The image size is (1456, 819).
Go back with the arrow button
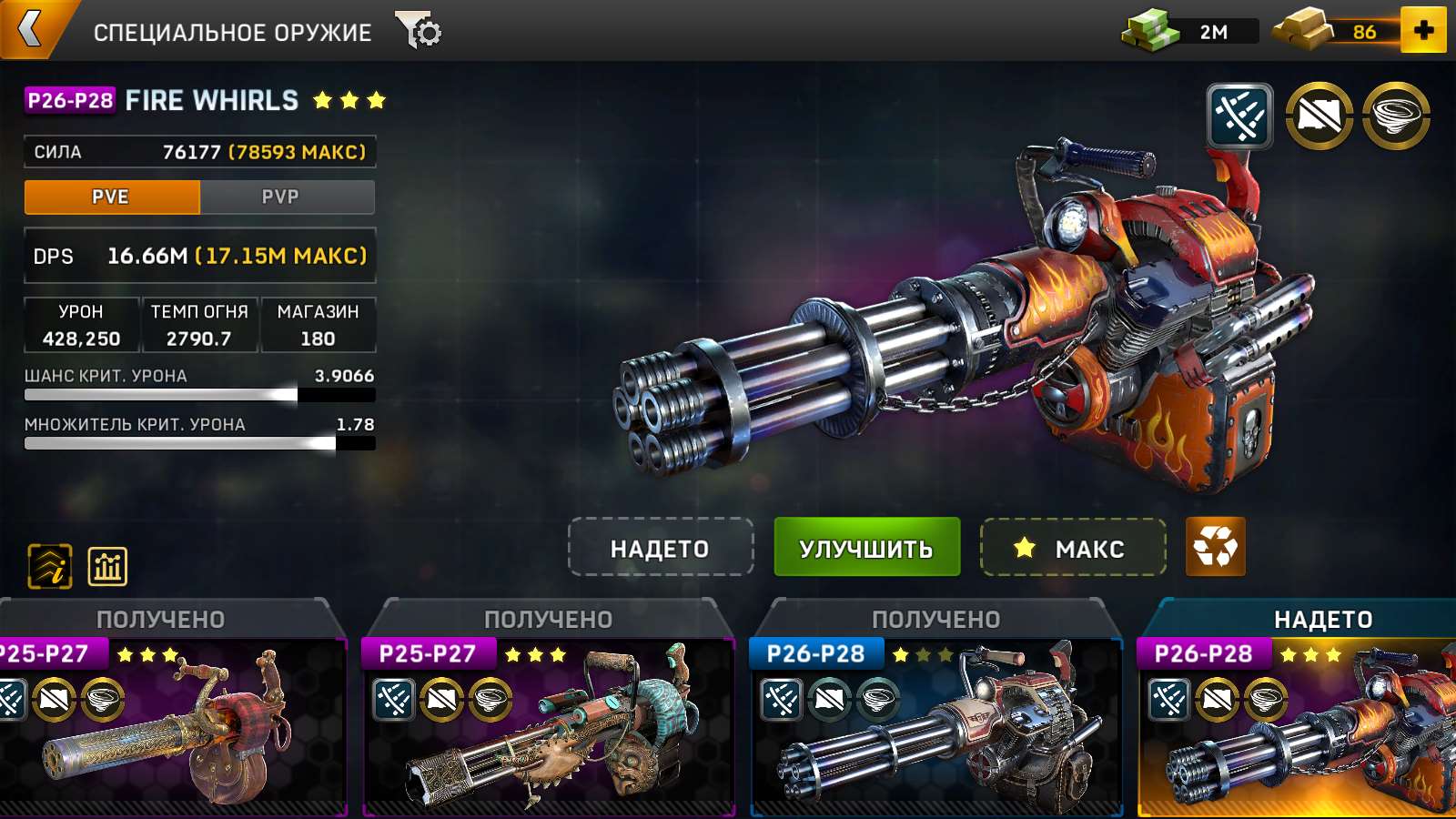[31, 29]
